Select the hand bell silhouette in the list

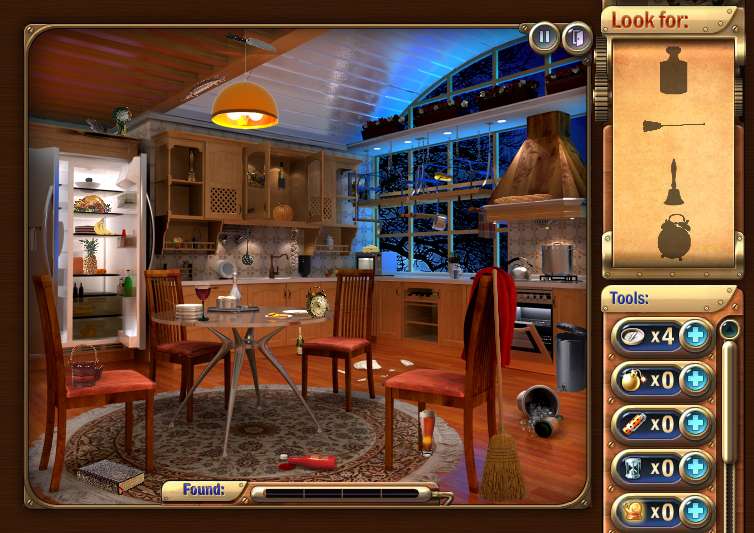674,182
